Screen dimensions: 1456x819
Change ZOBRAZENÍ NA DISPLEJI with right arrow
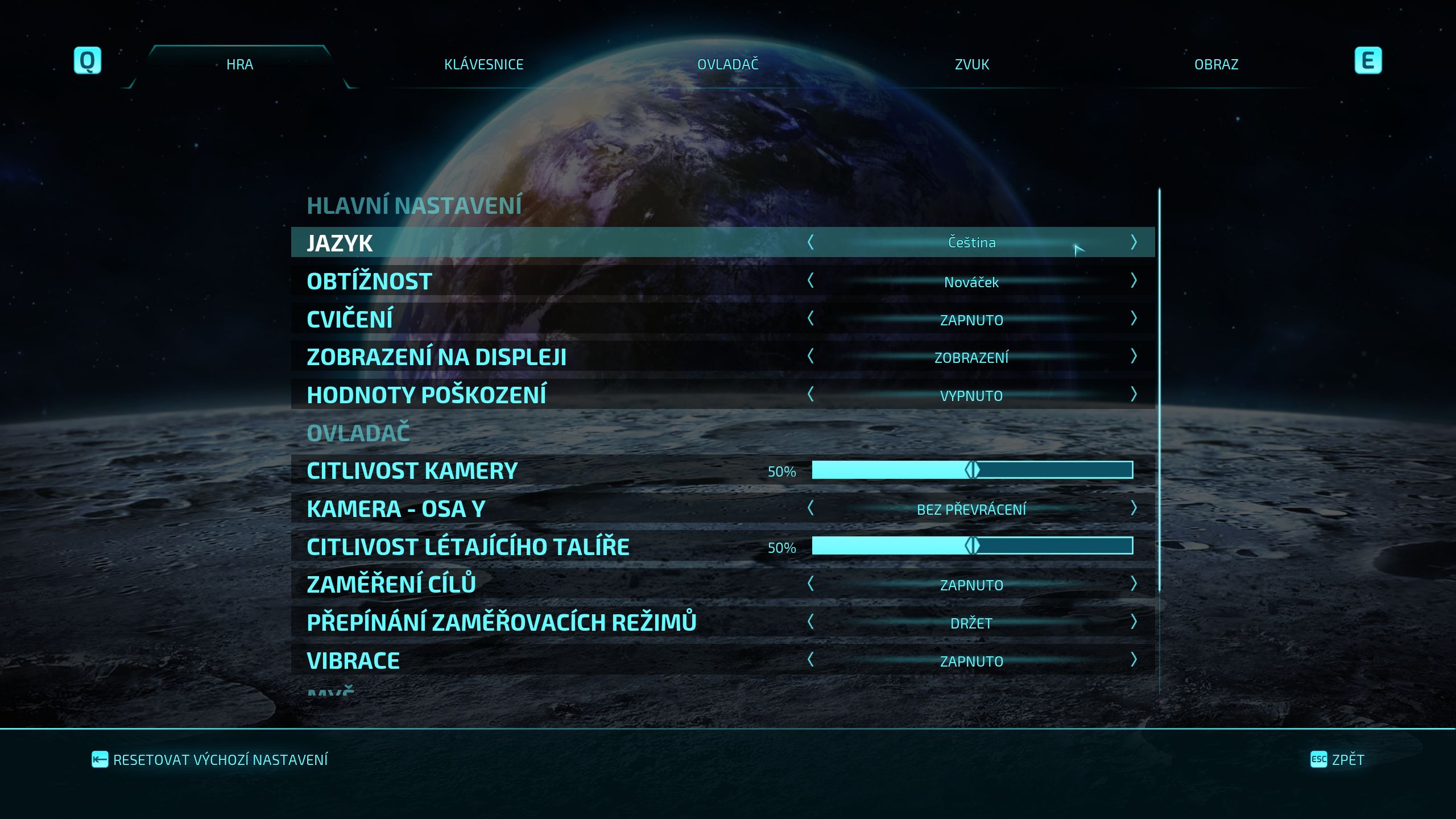pos(1134,357)
